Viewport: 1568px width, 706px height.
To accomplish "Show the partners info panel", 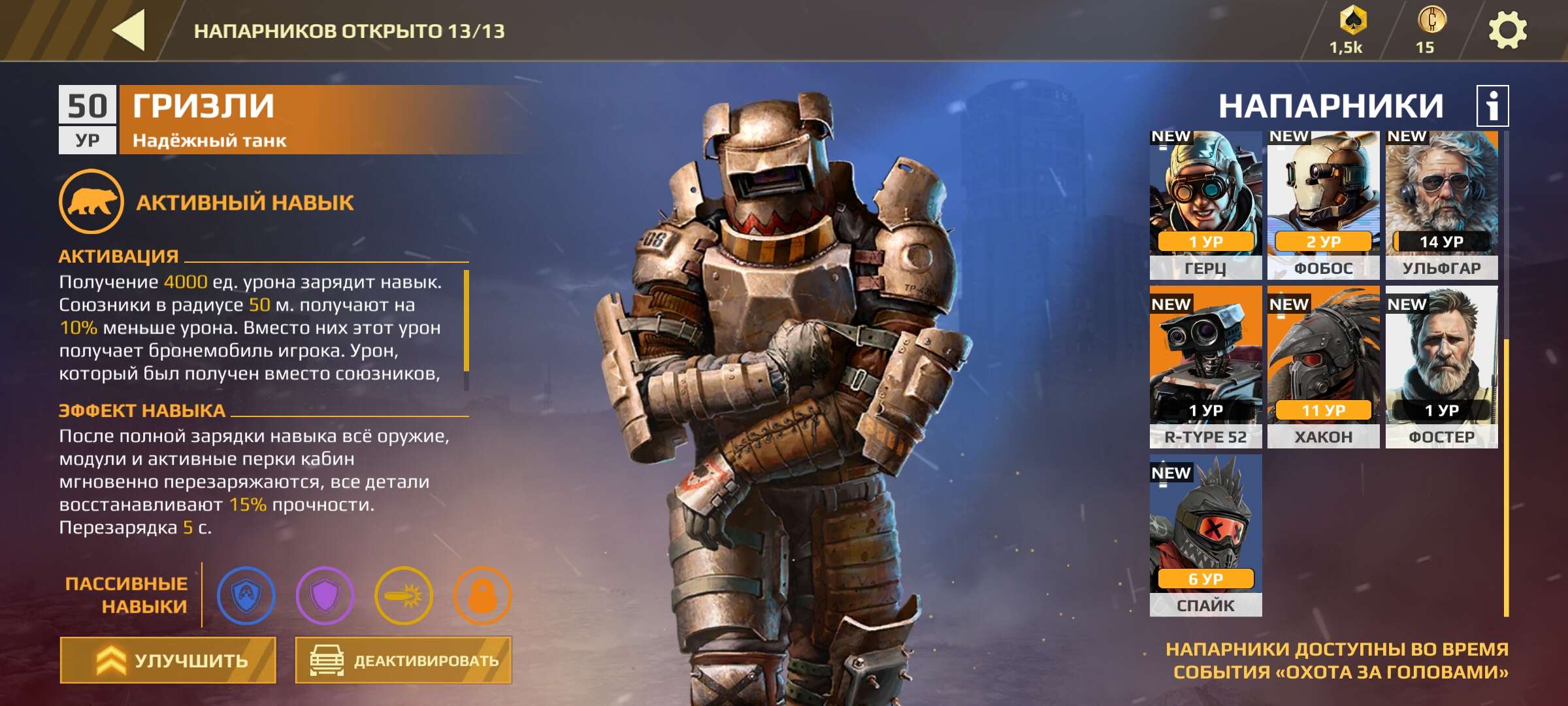I will (1492, 106).
